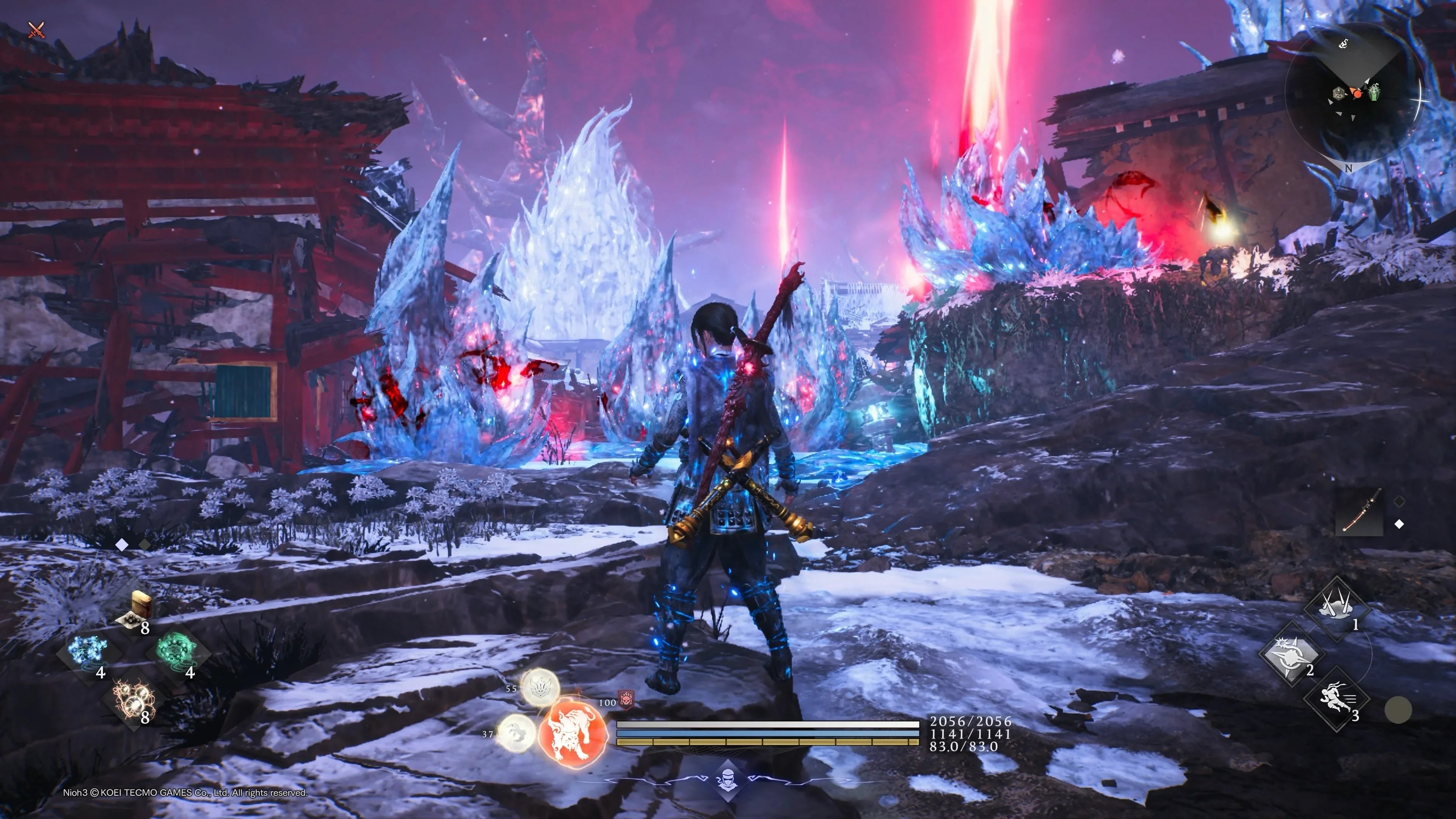Click the red flaming skull badge
The height and width of the screenshot is (819, 1456).
(x=626, y=700)
